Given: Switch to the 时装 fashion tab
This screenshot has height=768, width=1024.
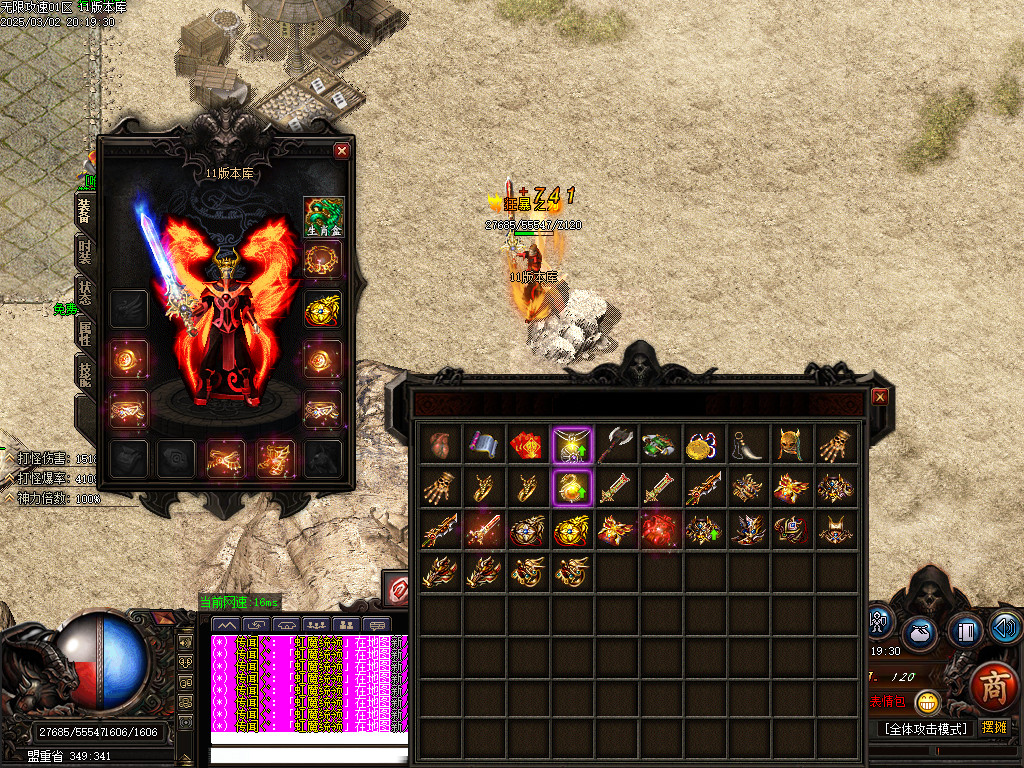Looking at the screenshot, I should [x=86, y=255].
